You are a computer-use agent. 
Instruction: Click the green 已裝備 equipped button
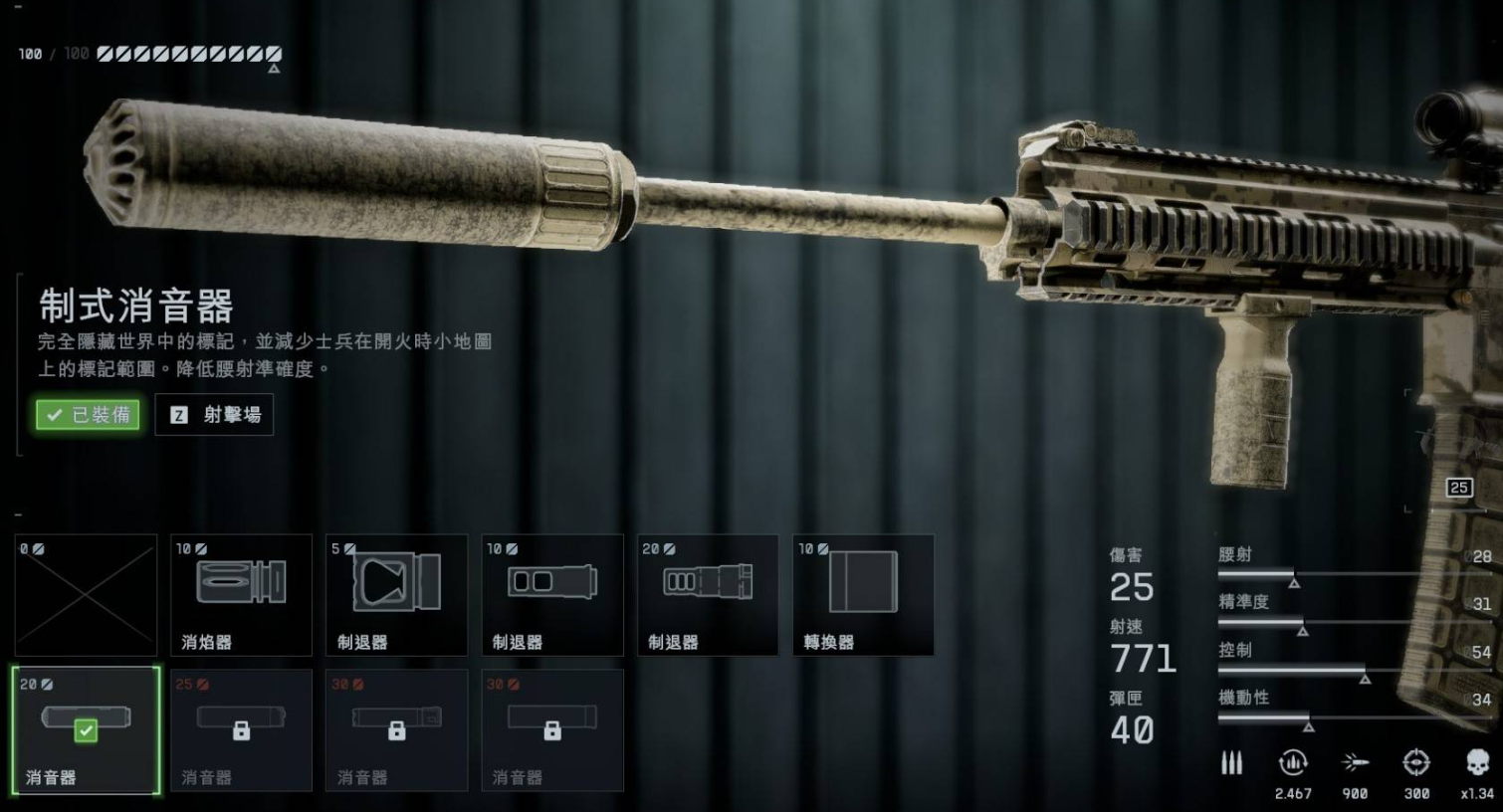[88, 415]
